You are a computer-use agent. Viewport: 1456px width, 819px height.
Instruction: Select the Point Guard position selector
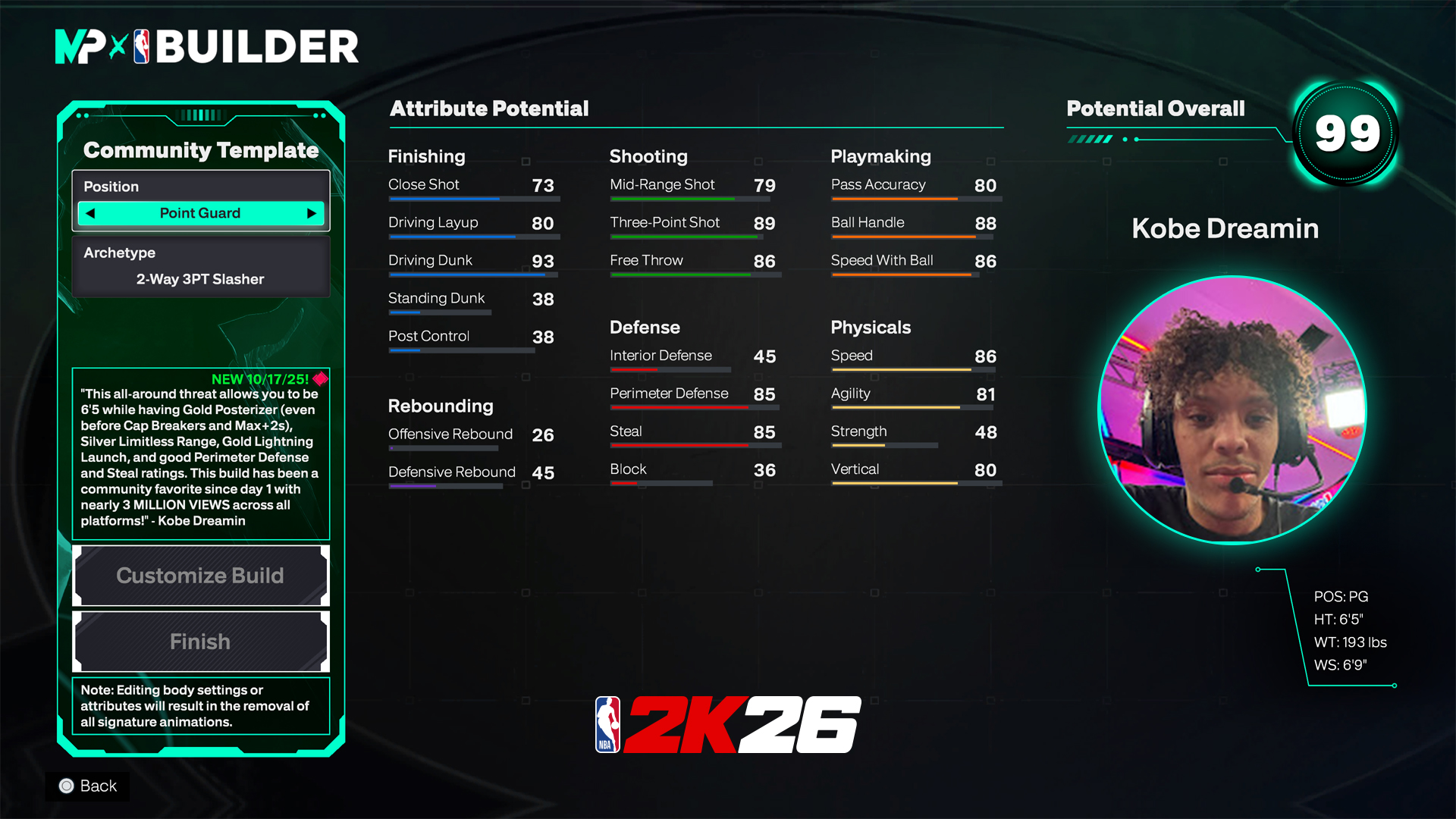coord(200,214)
